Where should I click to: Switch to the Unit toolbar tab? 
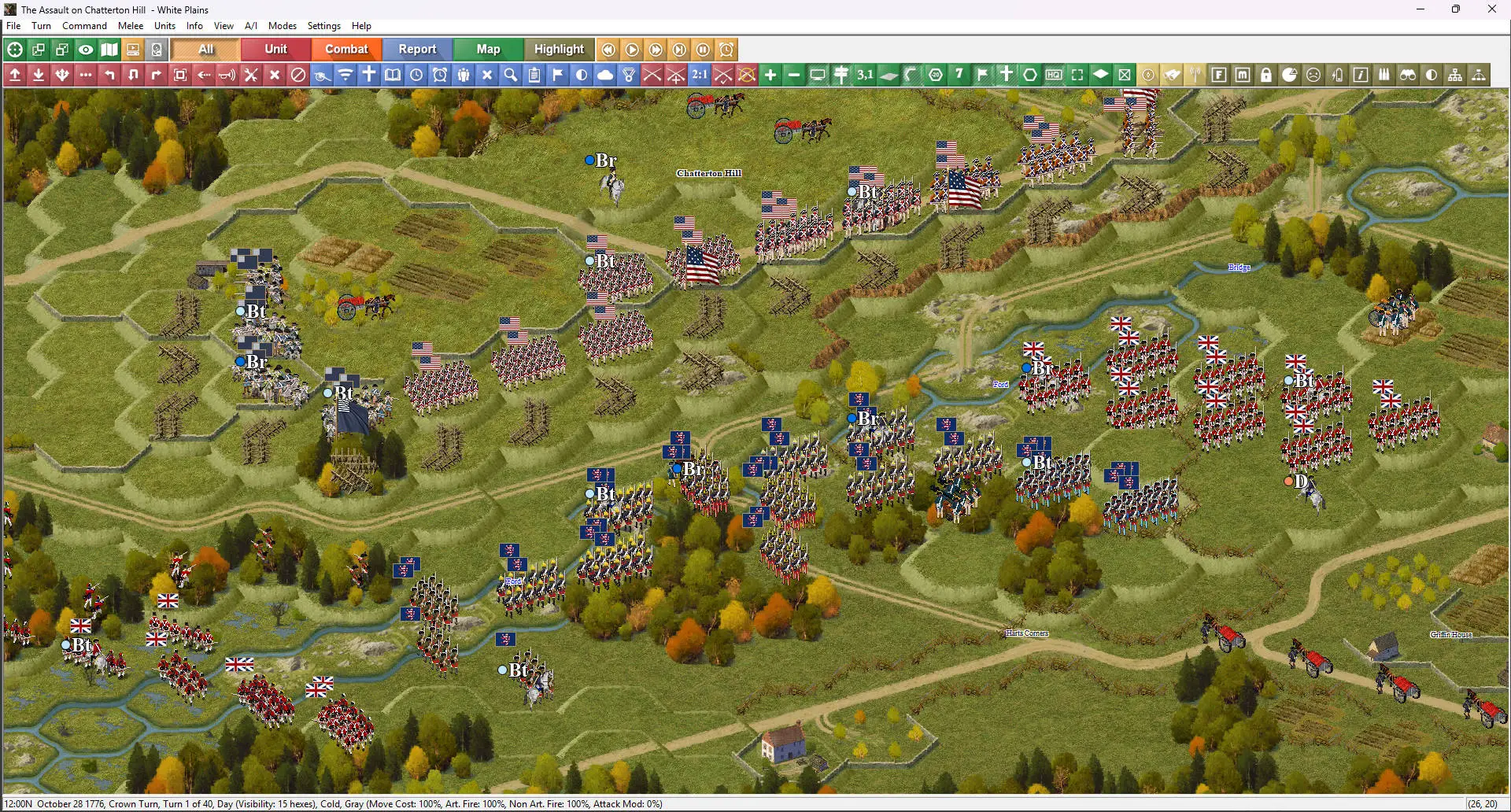point(275,50)
